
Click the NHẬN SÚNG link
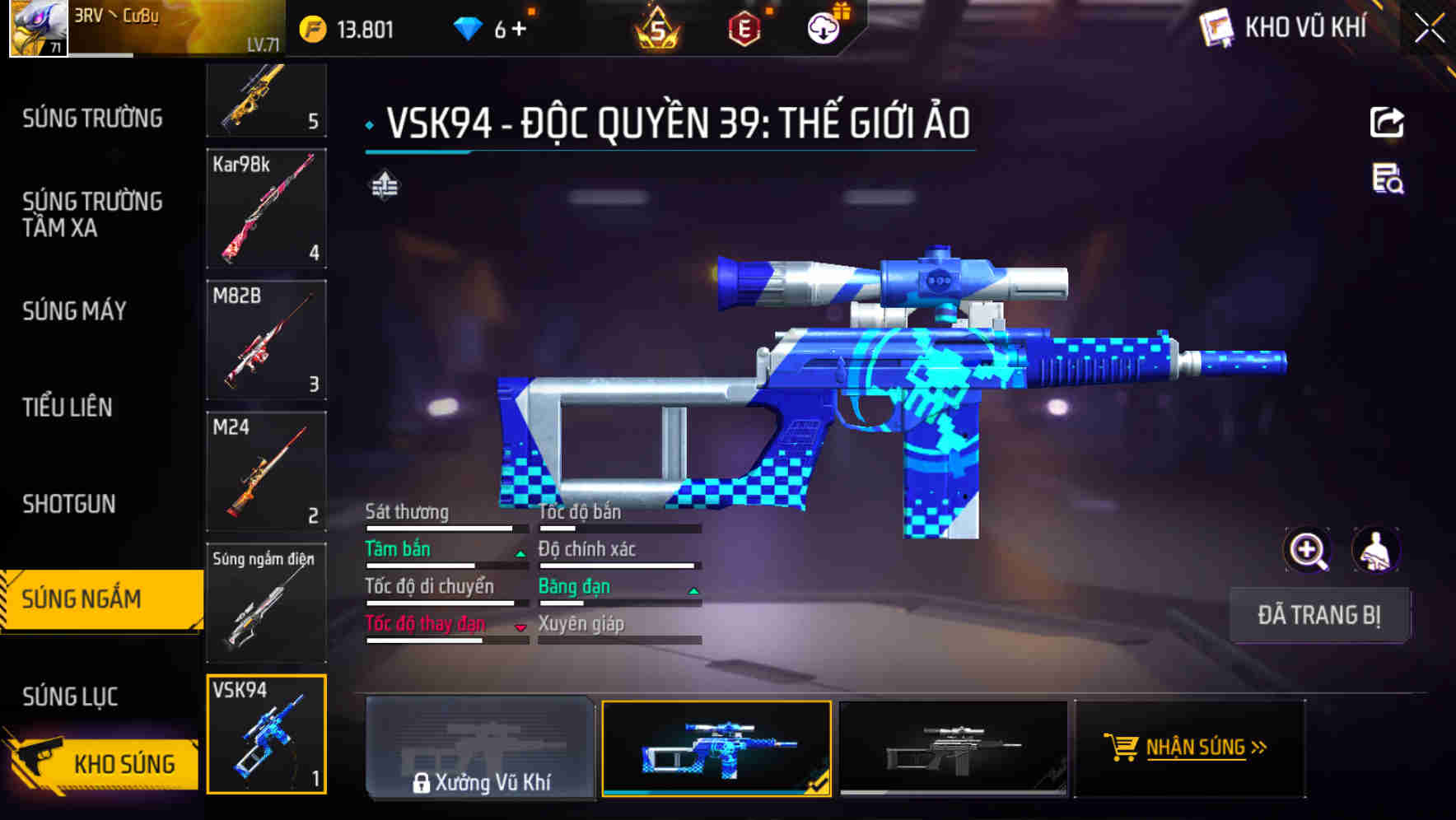(x=1198, y=749)
